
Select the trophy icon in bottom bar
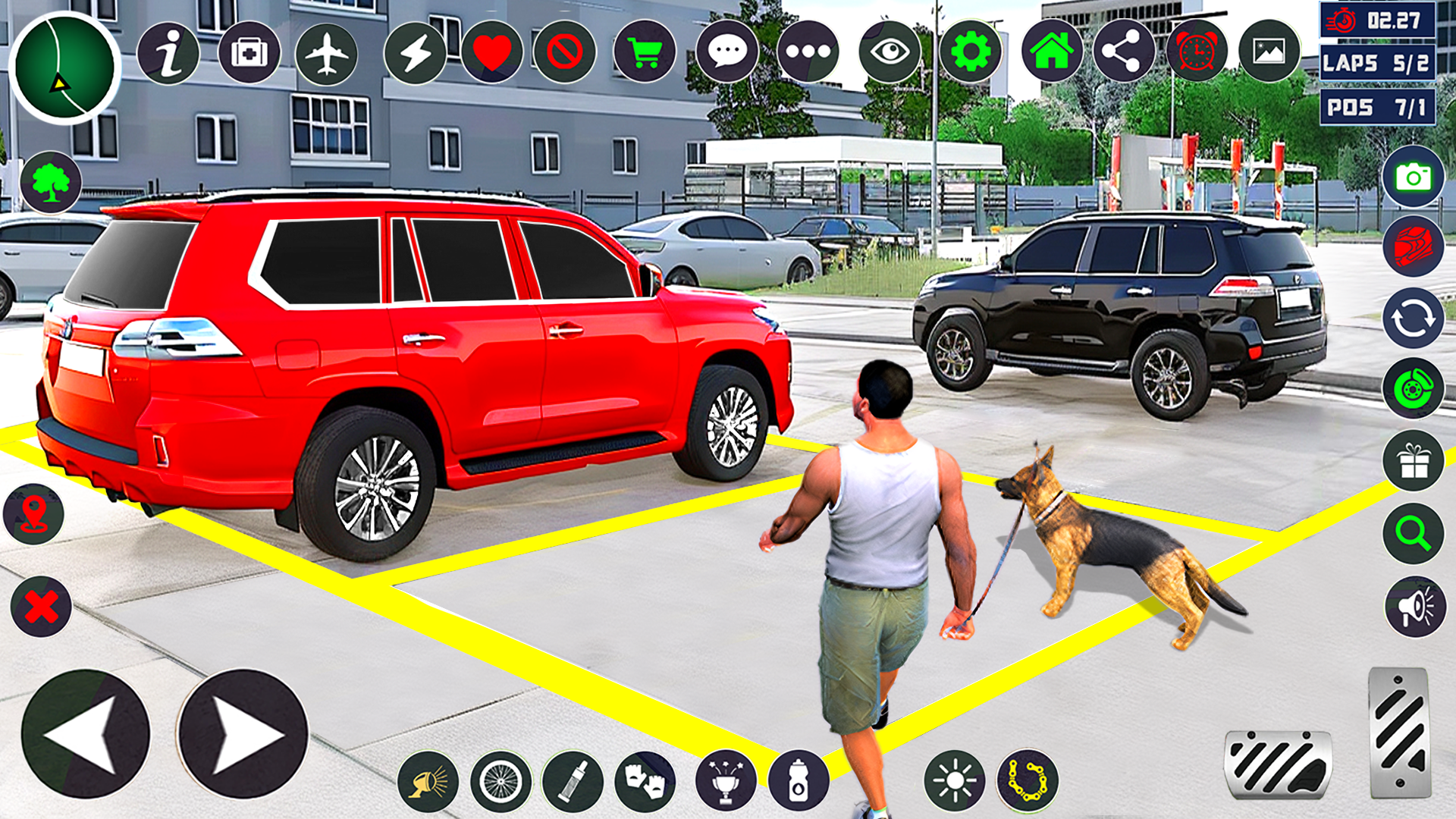[x=725, y=780]
